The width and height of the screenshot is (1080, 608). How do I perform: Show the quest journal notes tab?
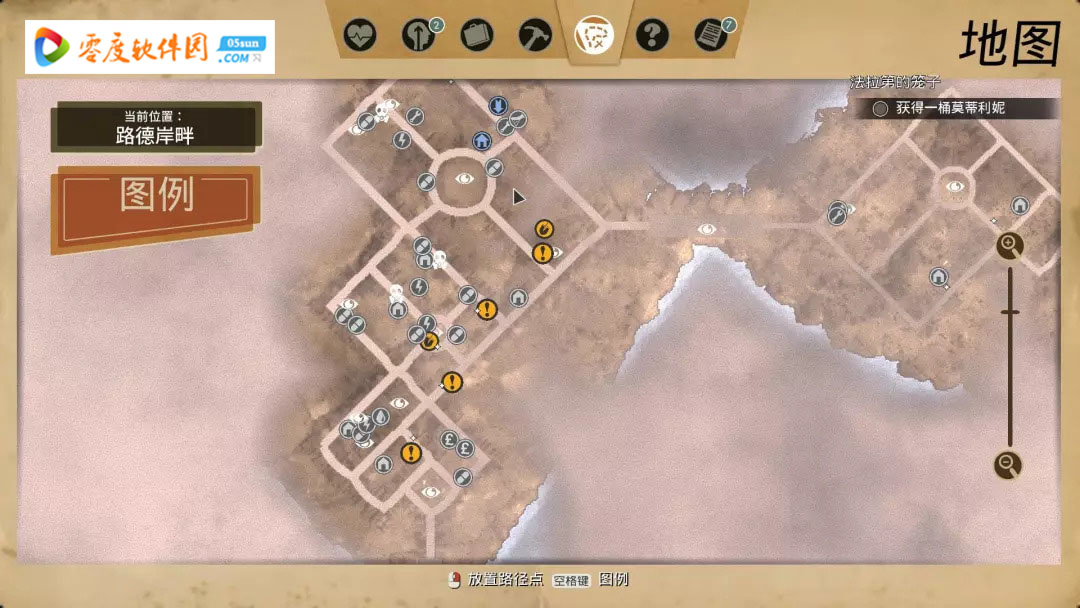point(711,36)
